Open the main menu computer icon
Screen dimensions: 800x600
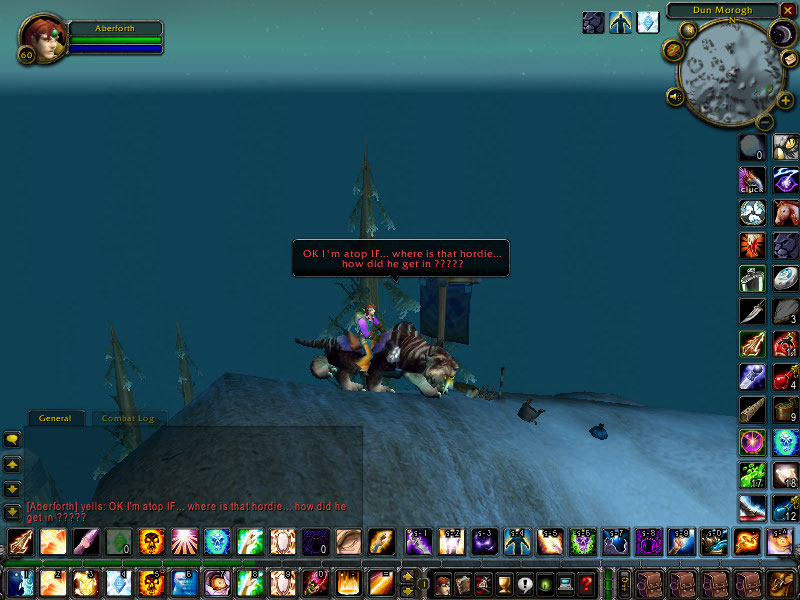[566, 583]
